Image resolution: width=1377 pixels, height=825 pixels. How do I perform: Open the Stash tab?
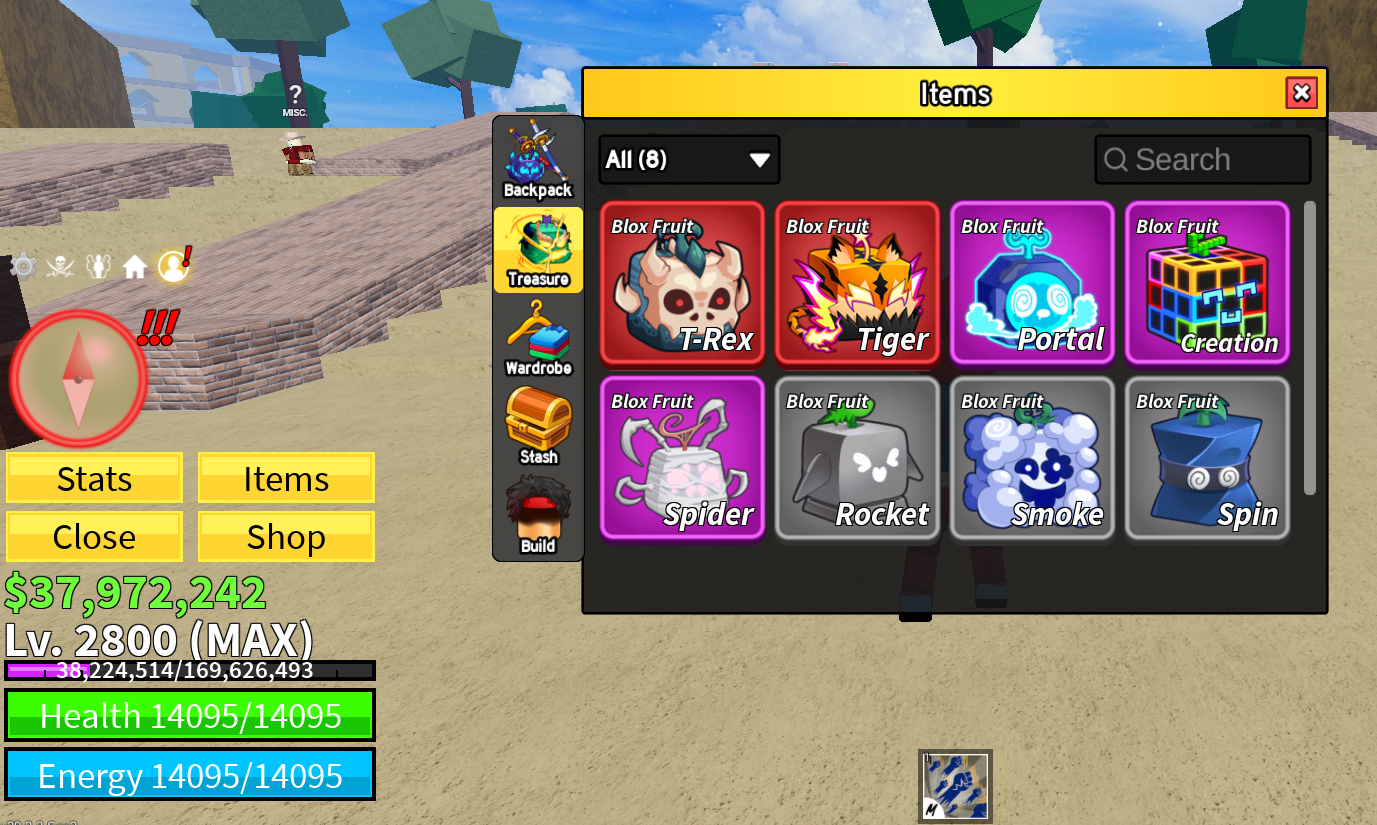point(538,427)
